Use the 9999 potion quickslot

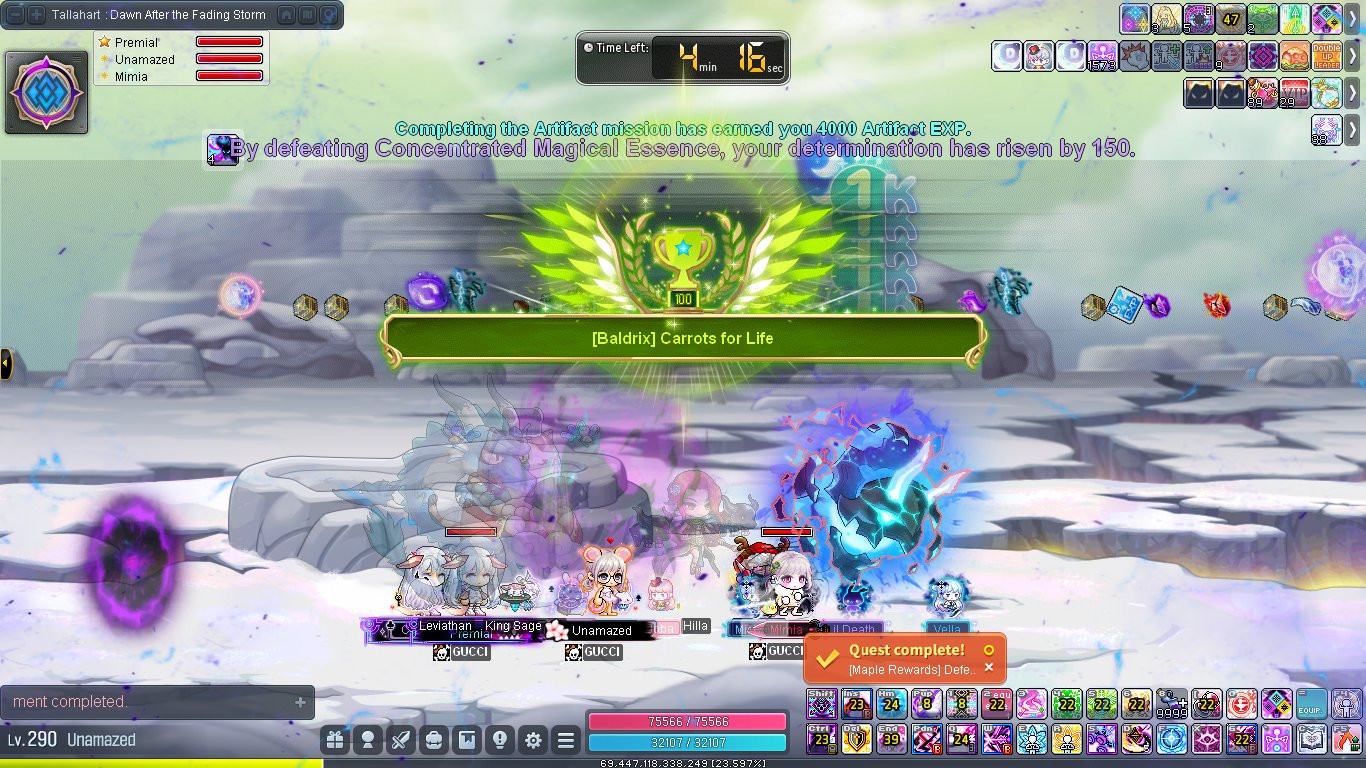[1172, 704]
